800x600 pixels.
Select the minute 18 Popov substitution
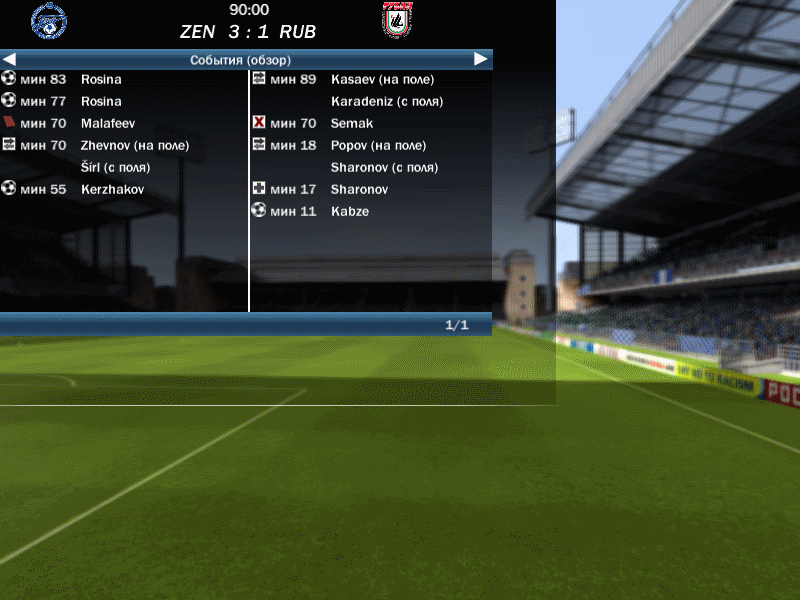[x=378, y=145]
